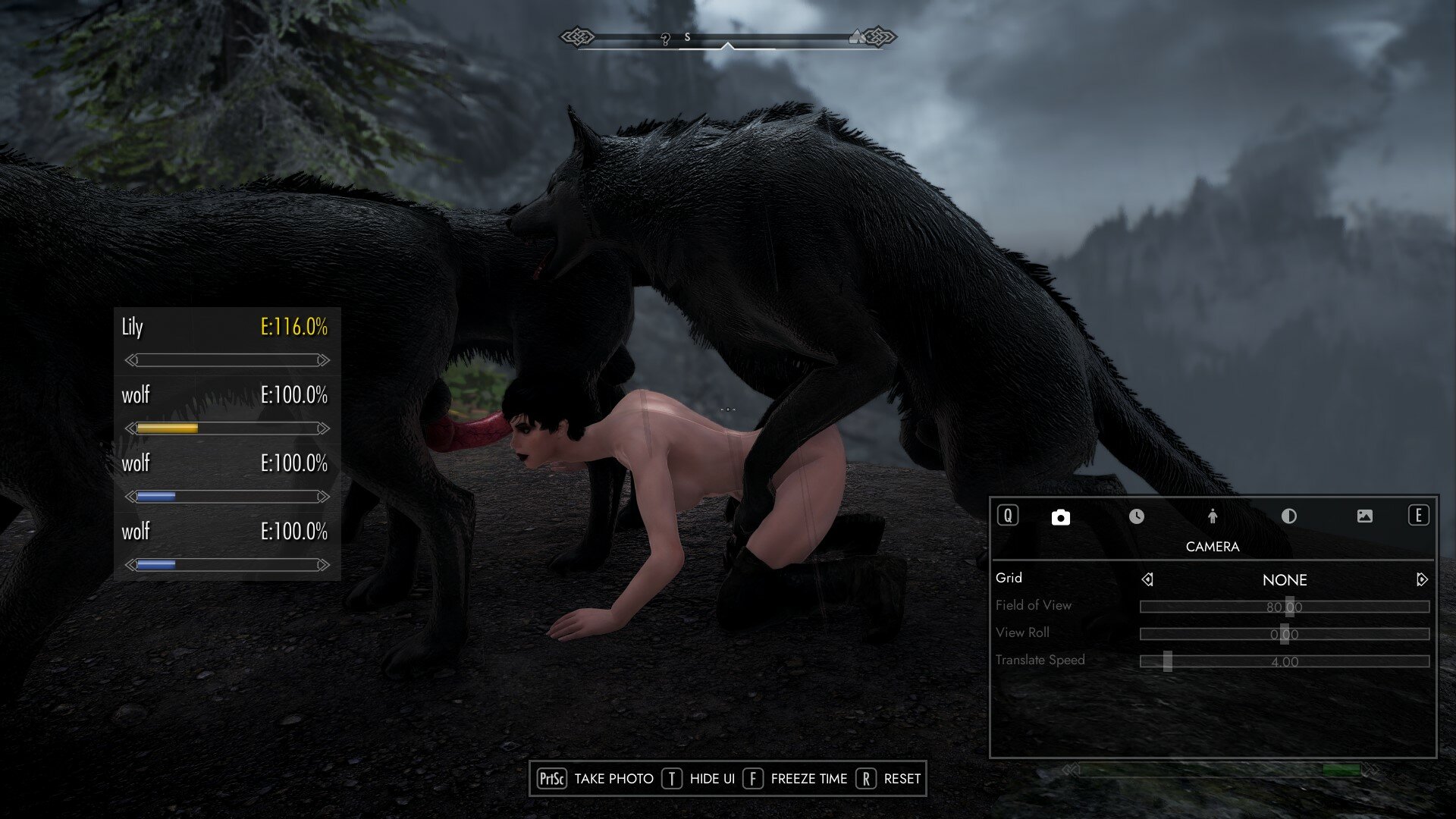Switch to the person figure tab

pos(1212,516)
